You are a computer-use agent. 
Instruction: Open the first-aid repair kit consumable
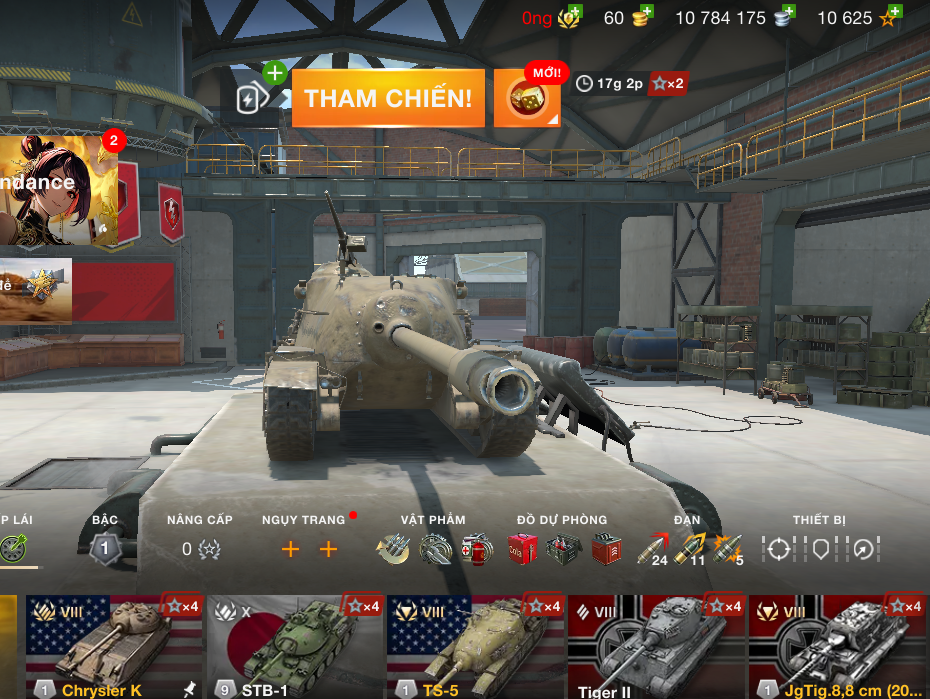[x=477, y=548]
